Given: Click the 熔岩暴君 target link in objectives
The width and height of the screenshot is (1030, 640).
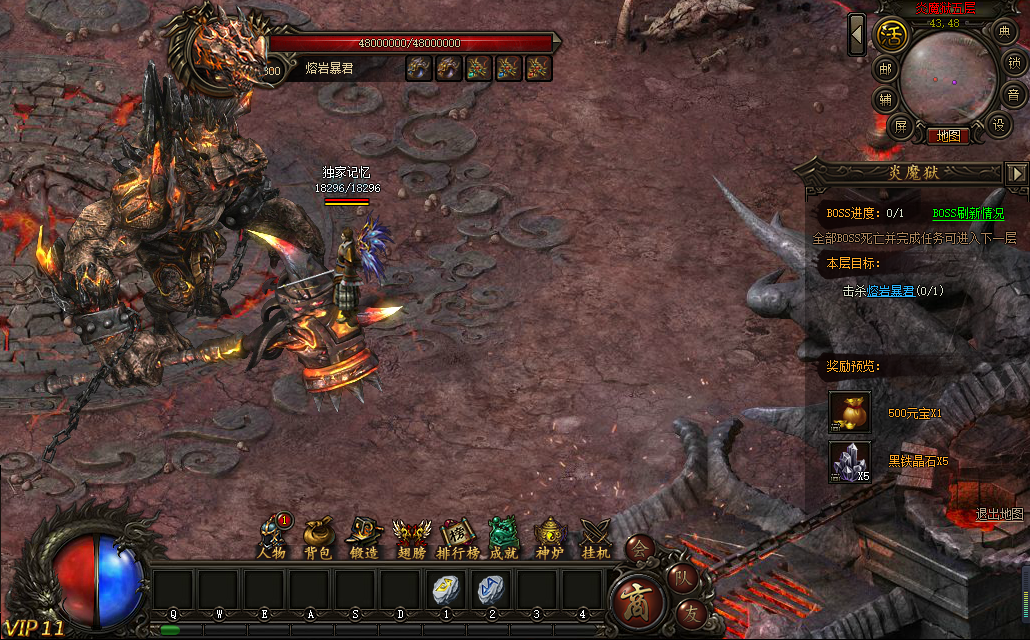Looking at the screenshot, I should pyautogui.click(x=890, y=291).
